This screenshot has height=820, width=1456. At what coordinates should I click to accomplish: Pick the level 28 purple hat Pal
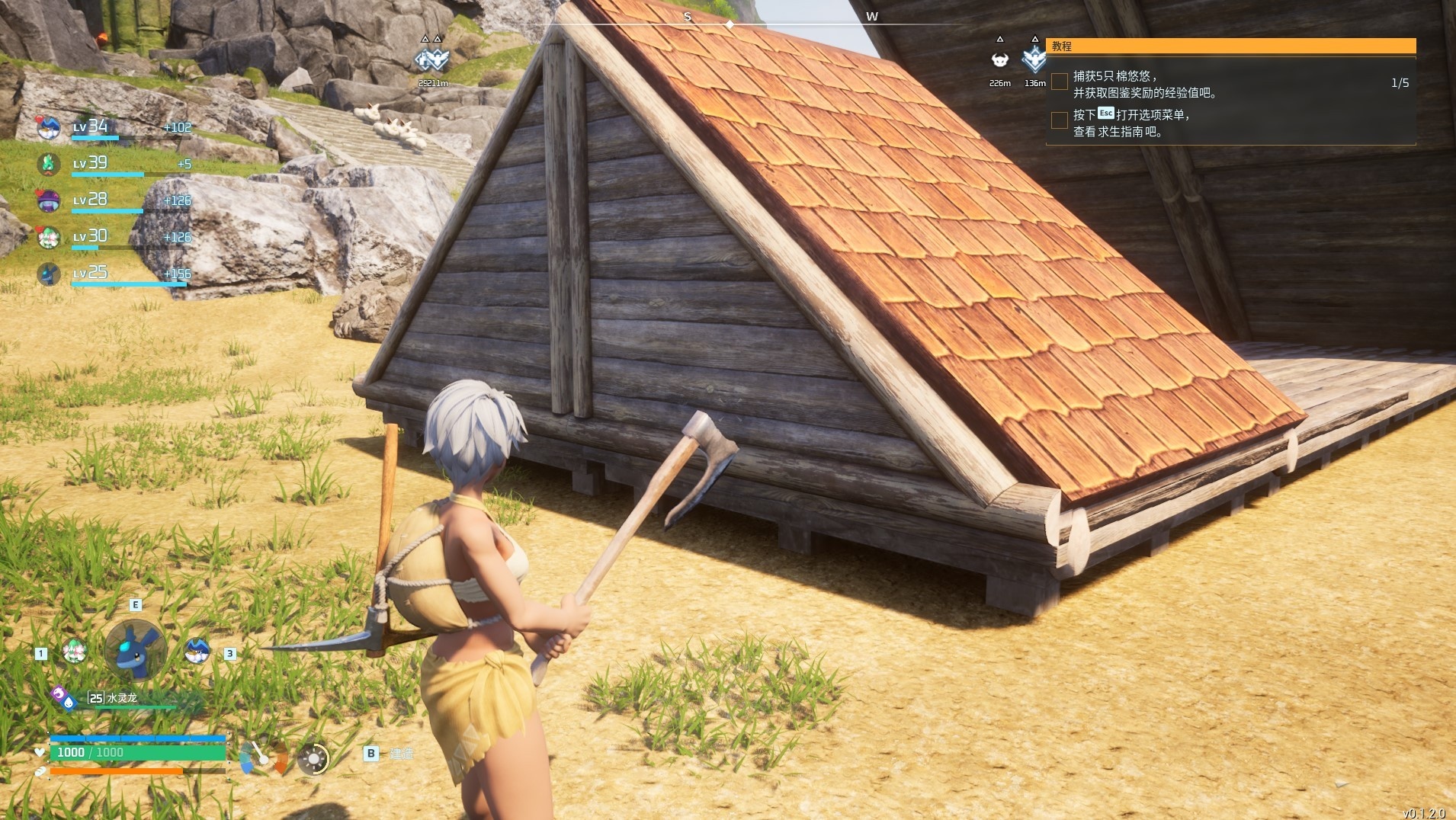tap(48, 200)
